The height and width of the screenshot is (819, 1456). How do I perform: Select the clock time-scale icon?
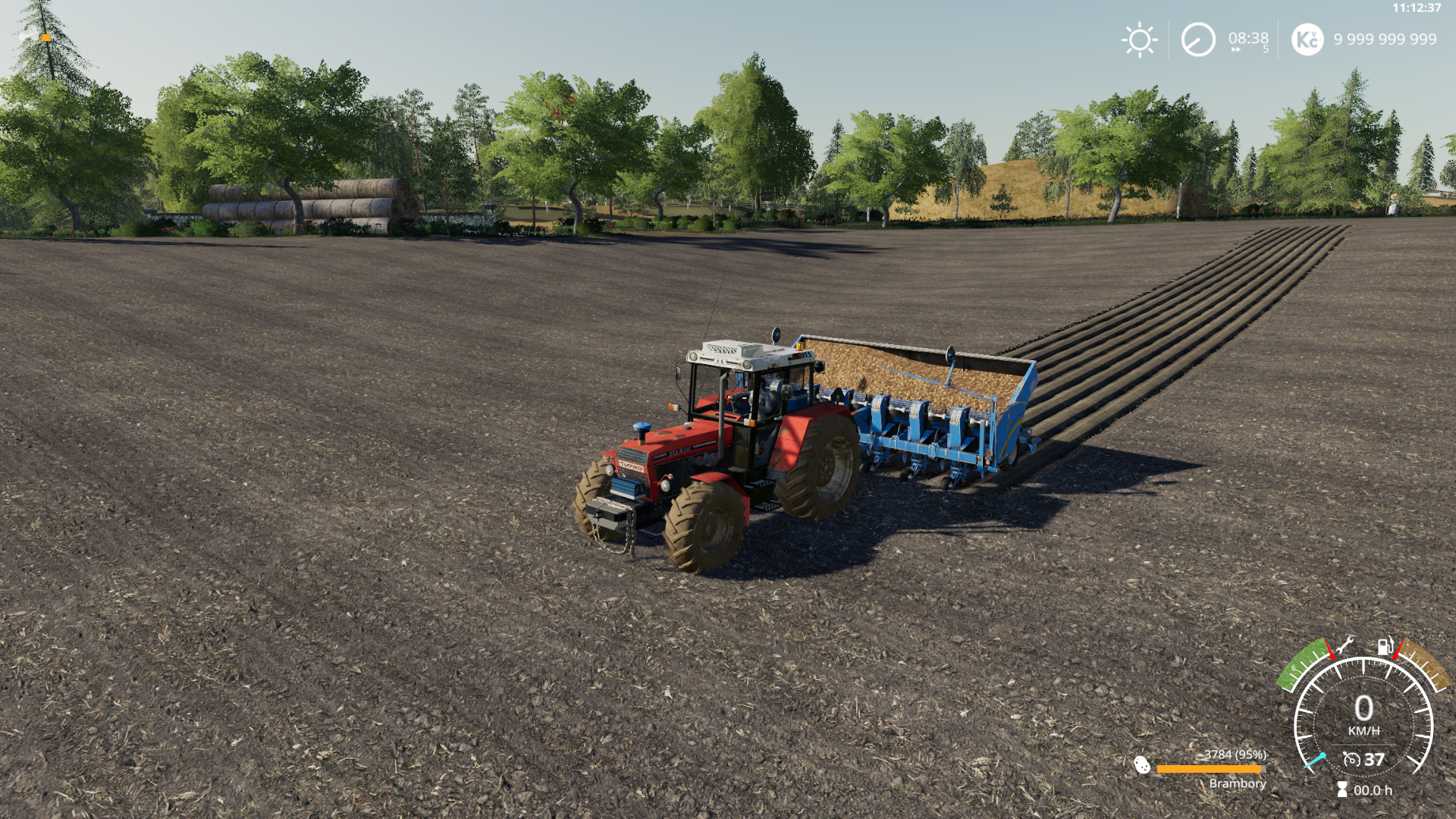(x=1198, y=39)
